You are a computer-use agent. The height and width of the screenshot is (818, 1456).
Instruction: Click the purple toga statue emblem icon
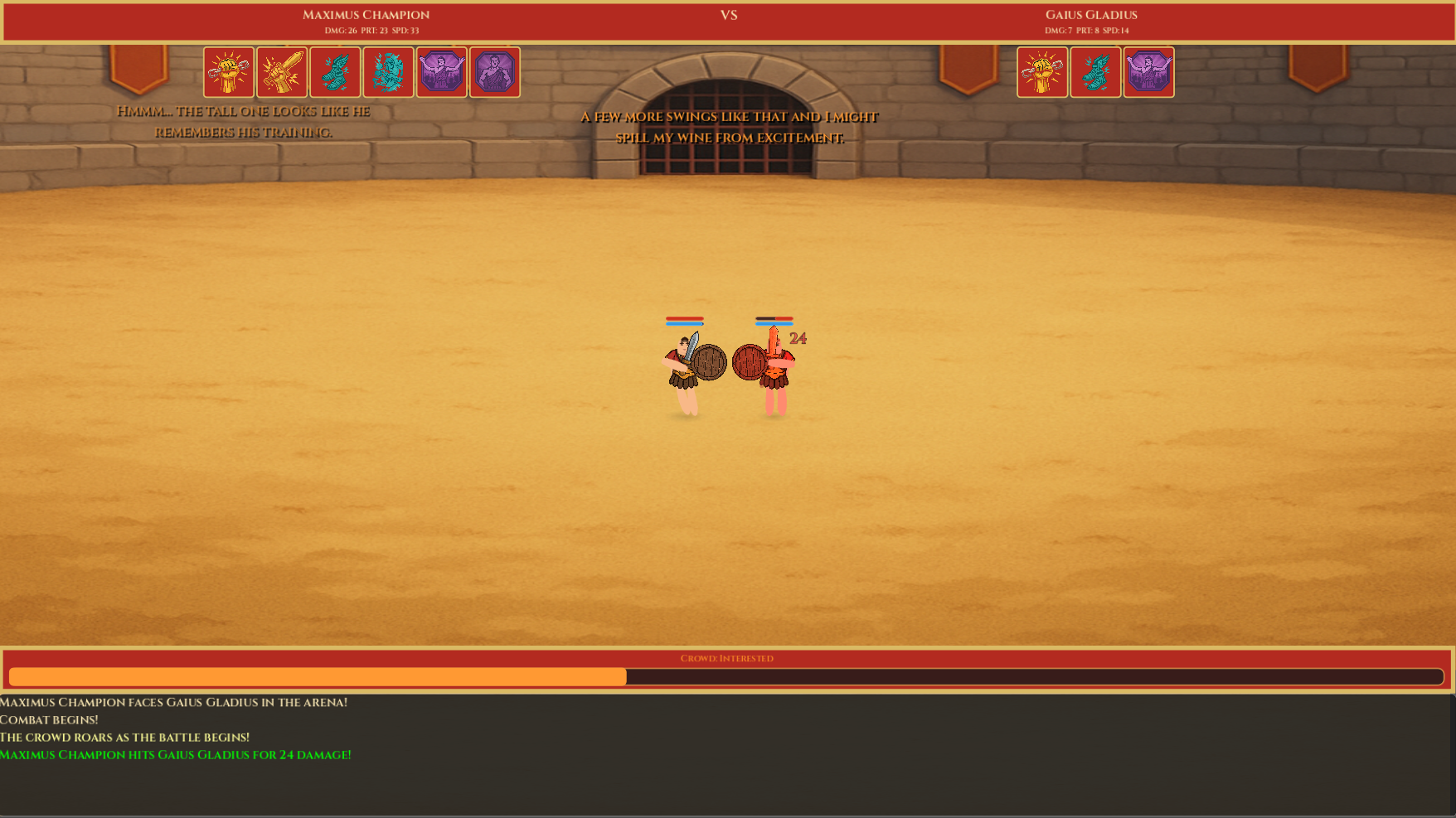(495, 73)
